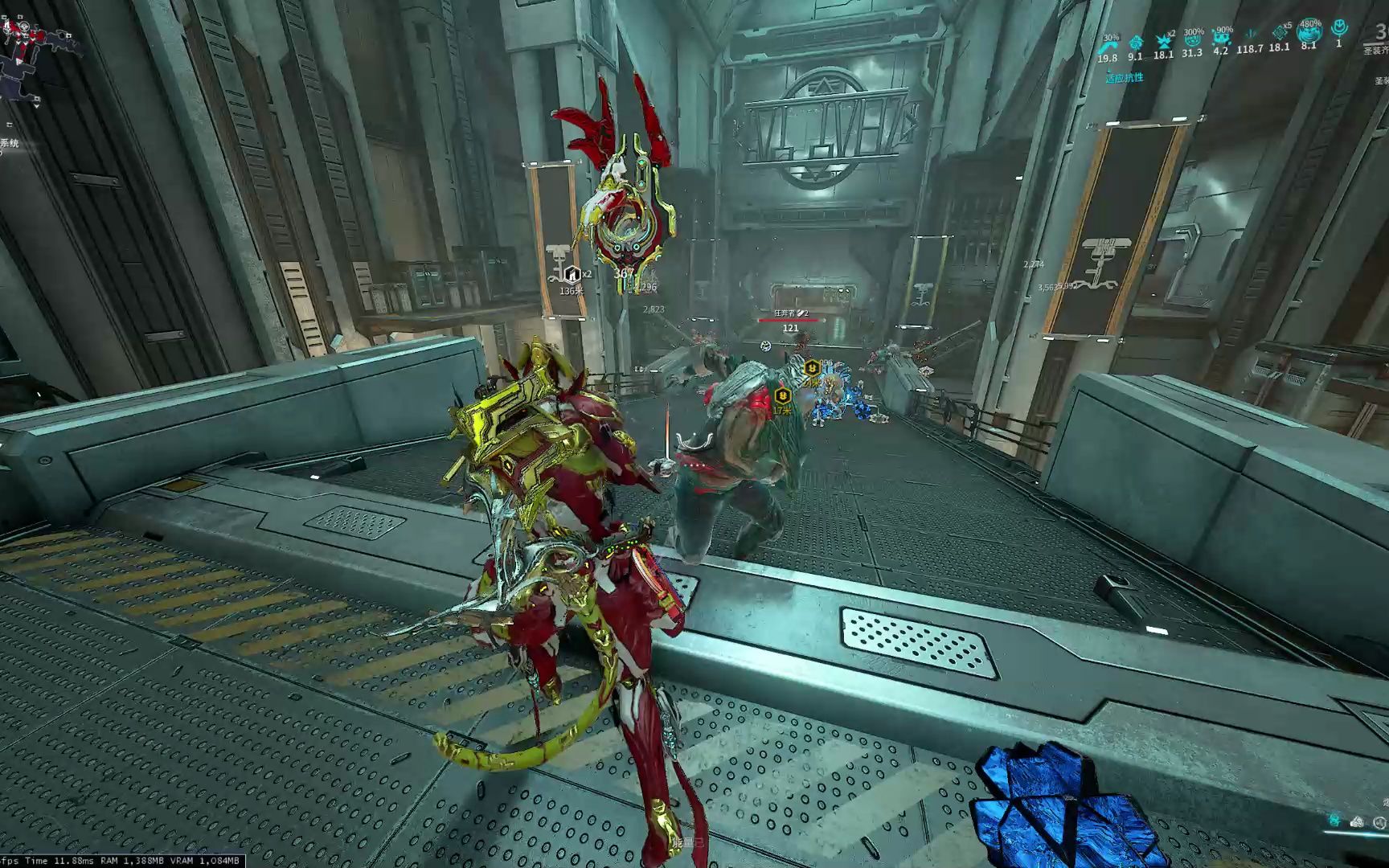Activate the glowing cyan ability icon
1389x868 pixels.
[1334, 821]
